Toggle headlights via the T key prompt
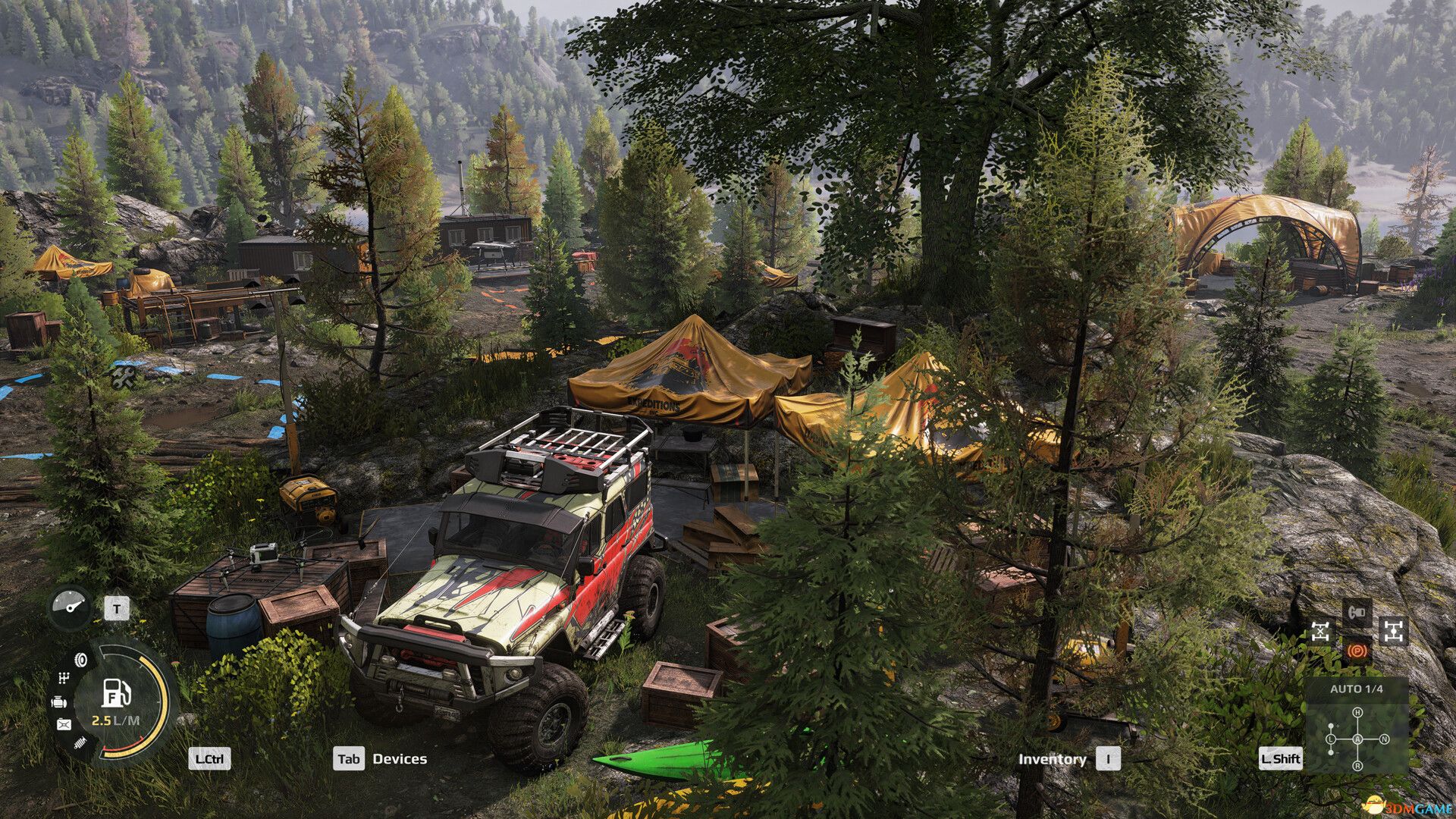This screenshot has width=1456, height=819. click(117, 609)
